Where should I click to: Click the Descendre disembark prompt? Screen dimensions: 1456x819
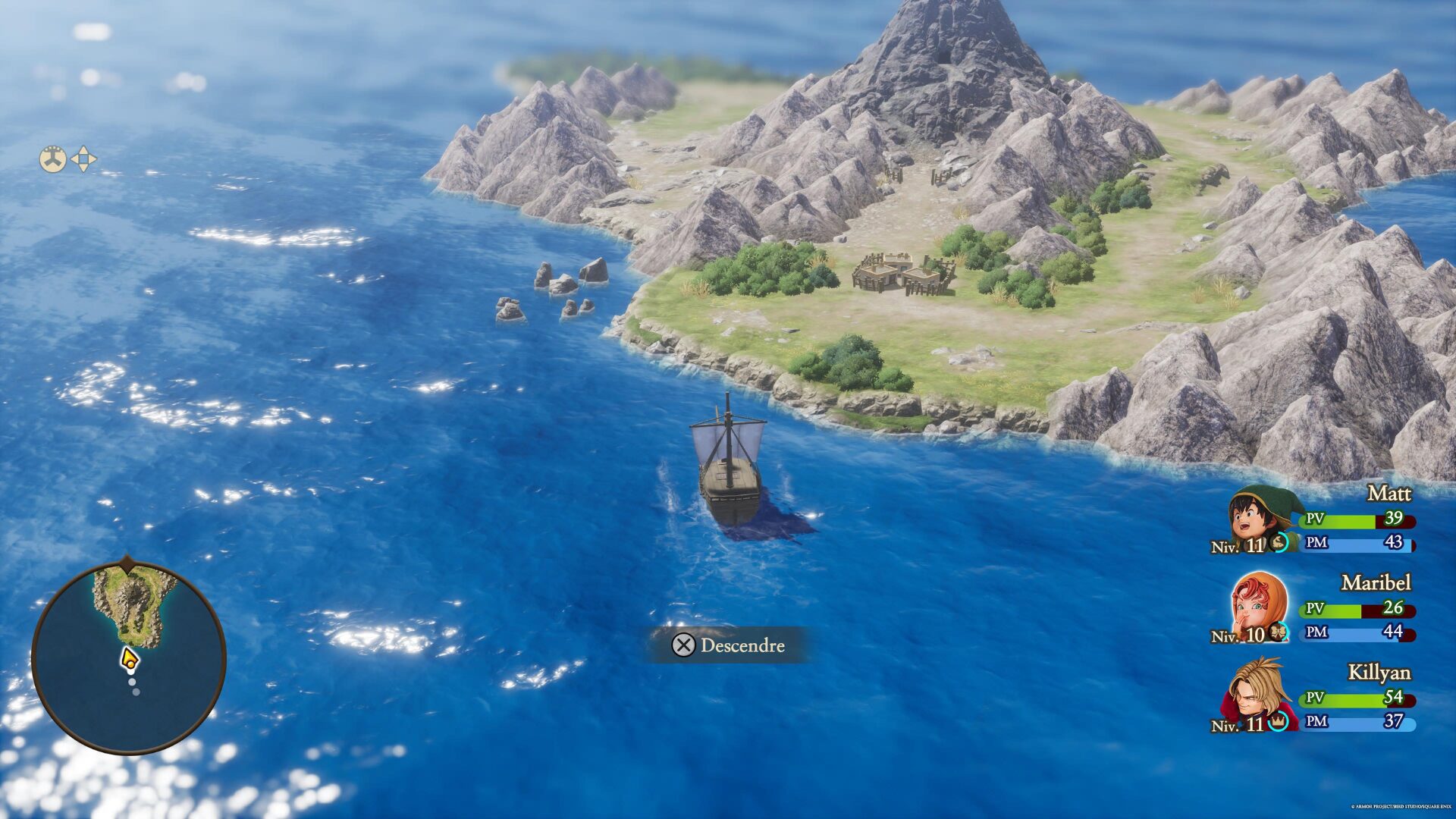click(x=728, y=645)
